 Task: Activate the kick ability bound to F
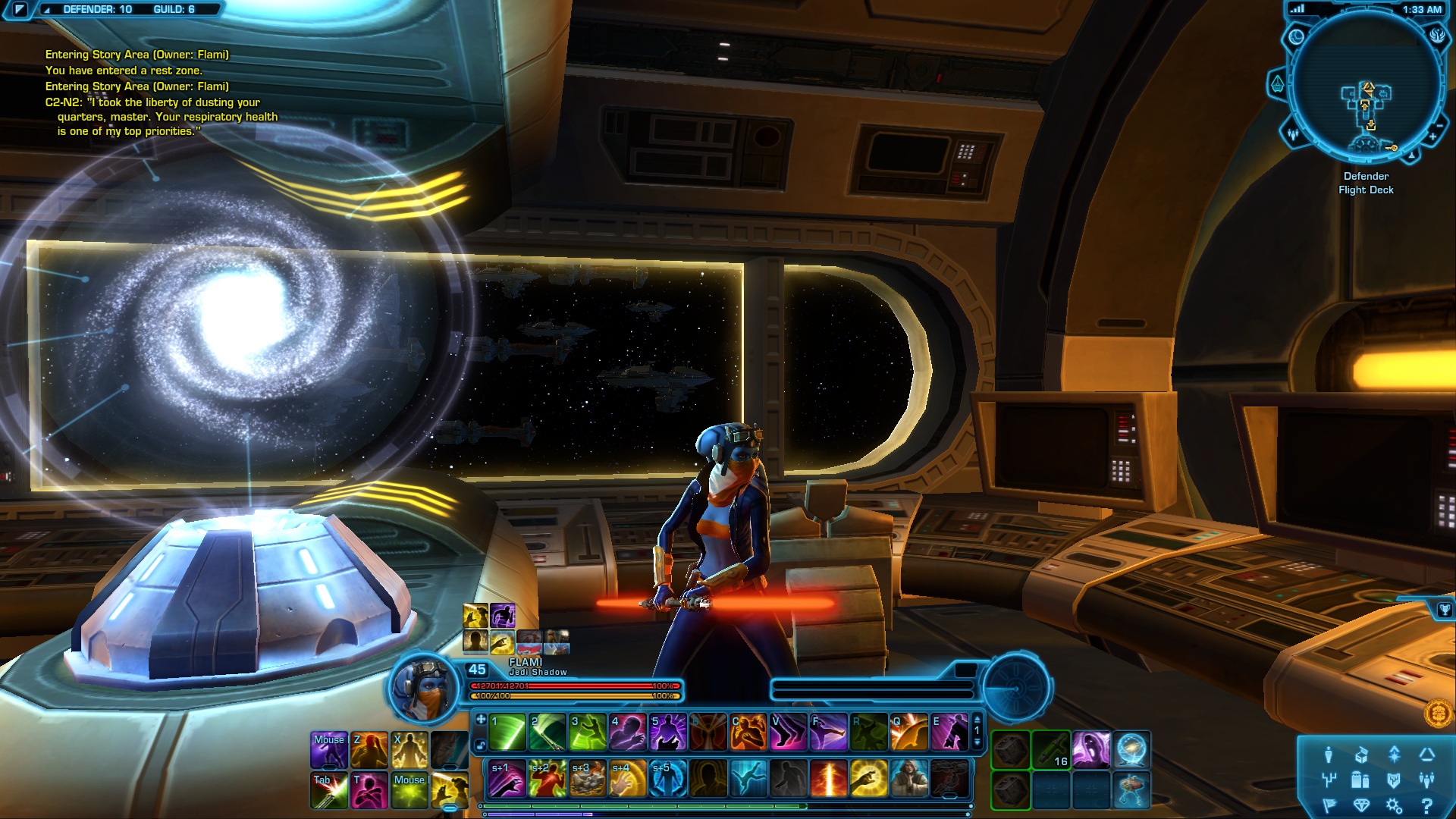828,733
